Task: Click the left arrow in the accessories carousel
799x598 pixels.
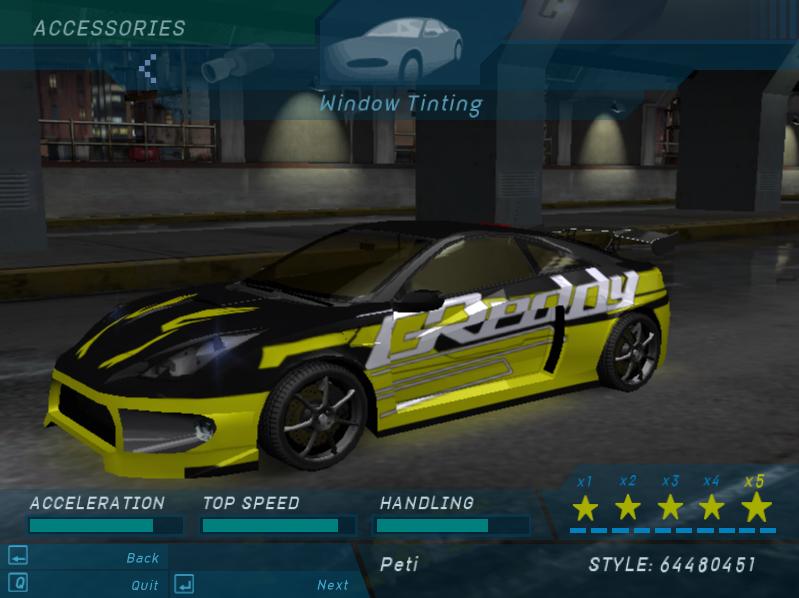Action: [x=149, y=68]
